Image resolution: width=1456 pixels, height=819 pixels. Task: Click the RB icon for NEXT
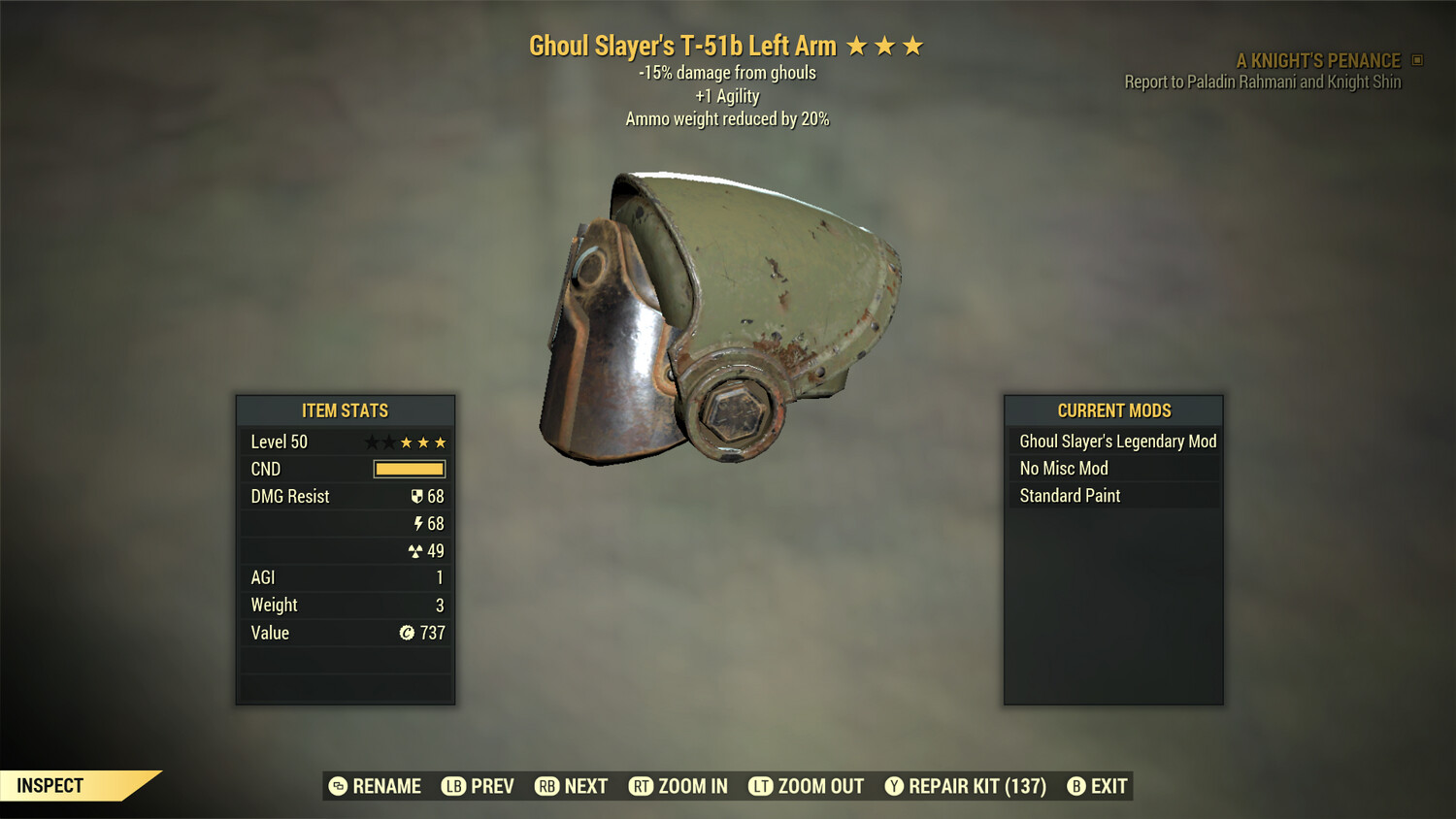click(x=545, y=786)
